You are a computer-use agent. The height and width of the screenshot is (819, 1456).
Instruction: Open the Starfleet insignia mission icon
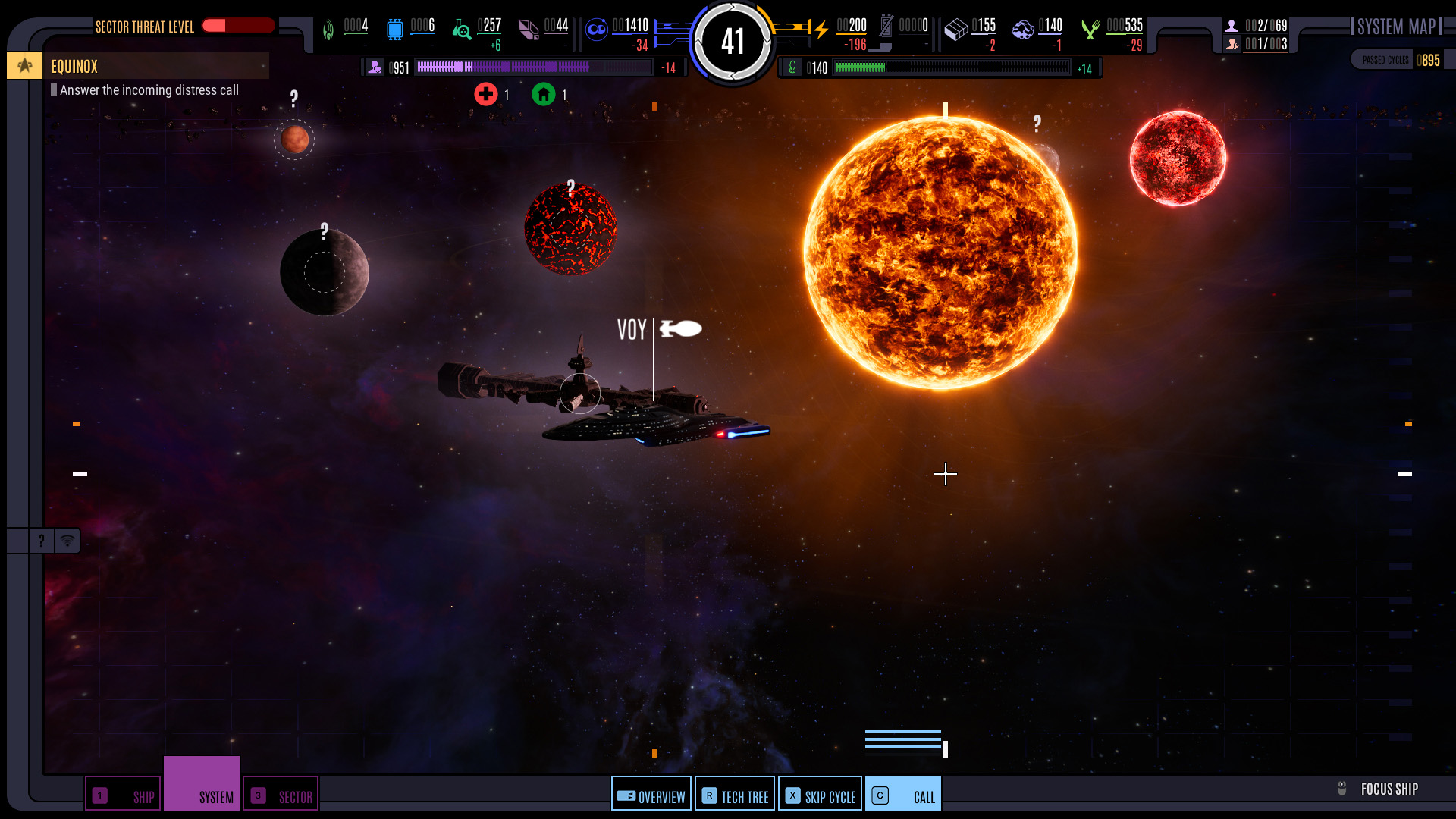(24, 66)
